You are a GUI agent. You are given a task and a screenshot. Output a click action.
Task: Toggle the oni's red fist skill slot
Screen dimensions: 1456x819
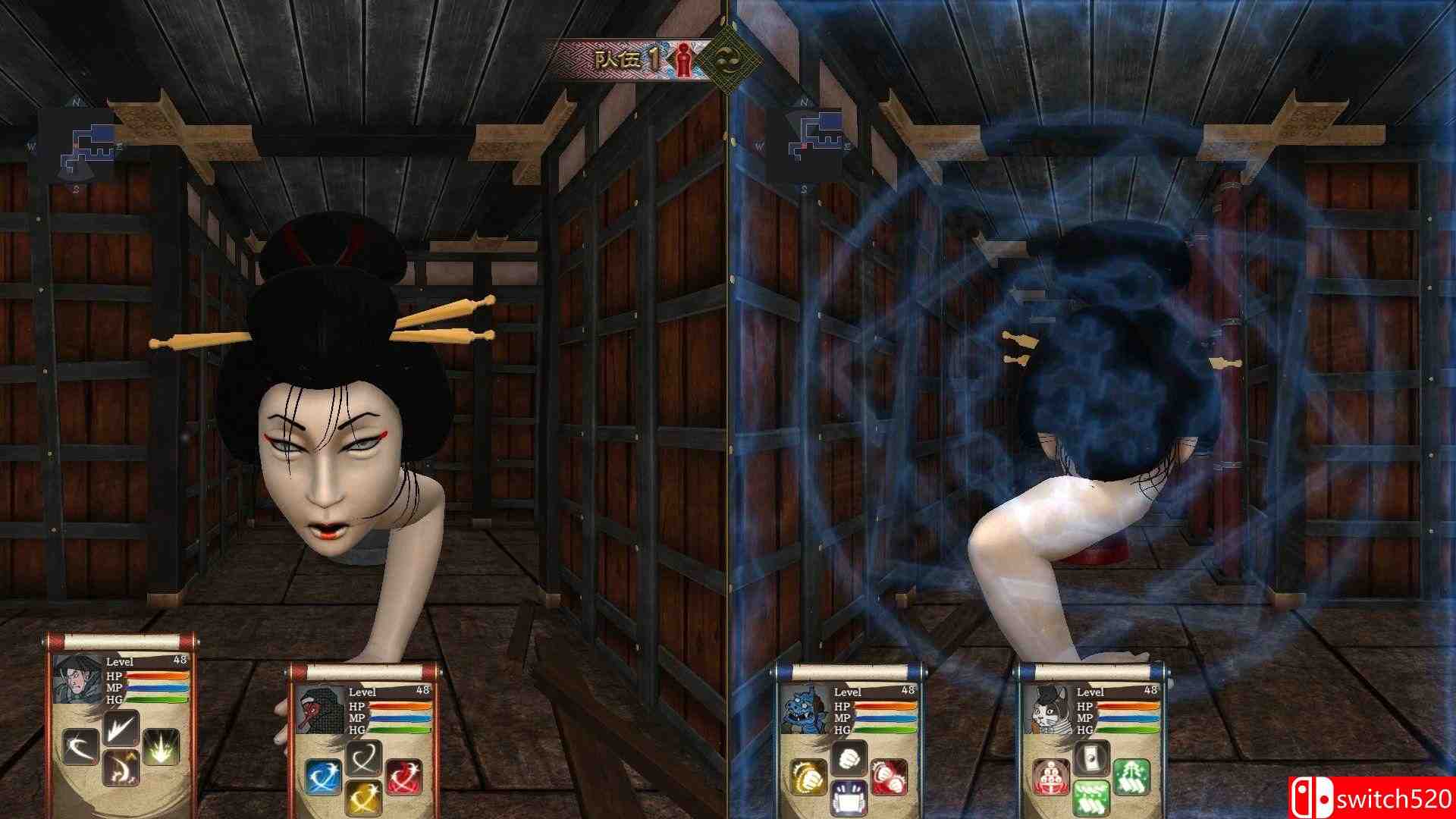888,777
